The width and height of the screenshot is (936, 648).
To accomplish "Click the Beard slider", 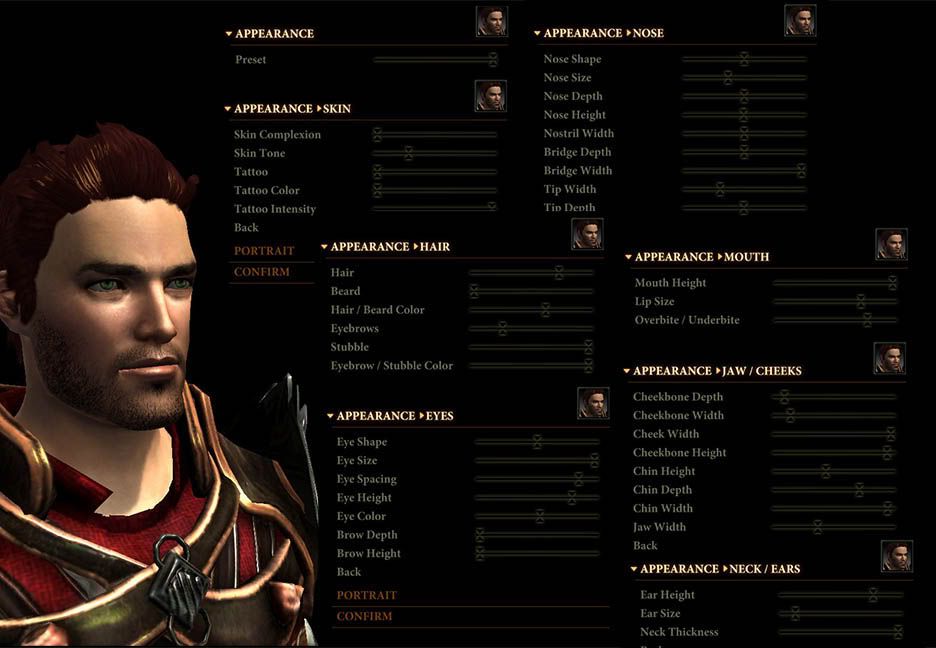I will [530, 291].
